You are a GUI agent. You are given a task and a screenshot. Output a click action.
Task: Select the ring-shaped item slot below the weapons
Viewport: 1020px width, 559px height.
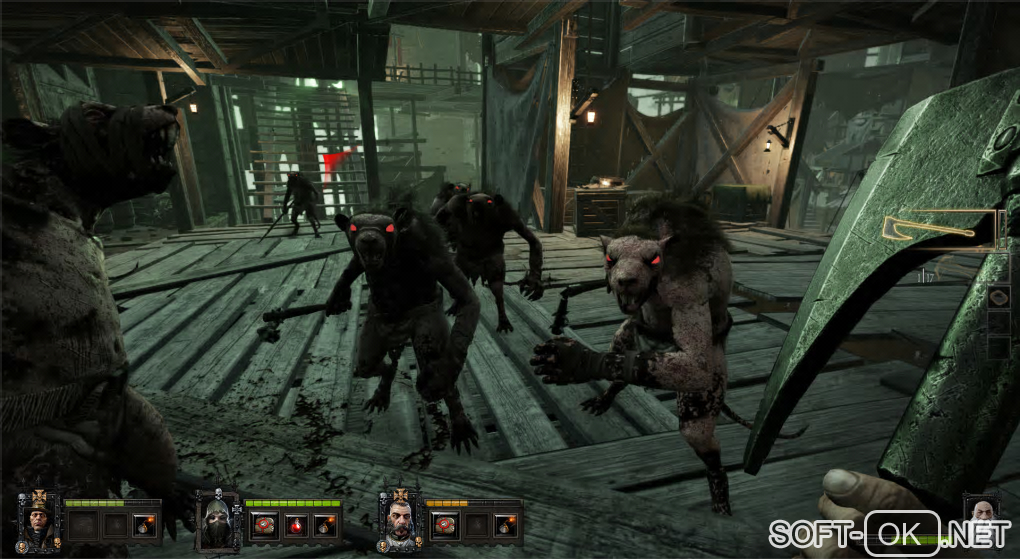[998, 297]
